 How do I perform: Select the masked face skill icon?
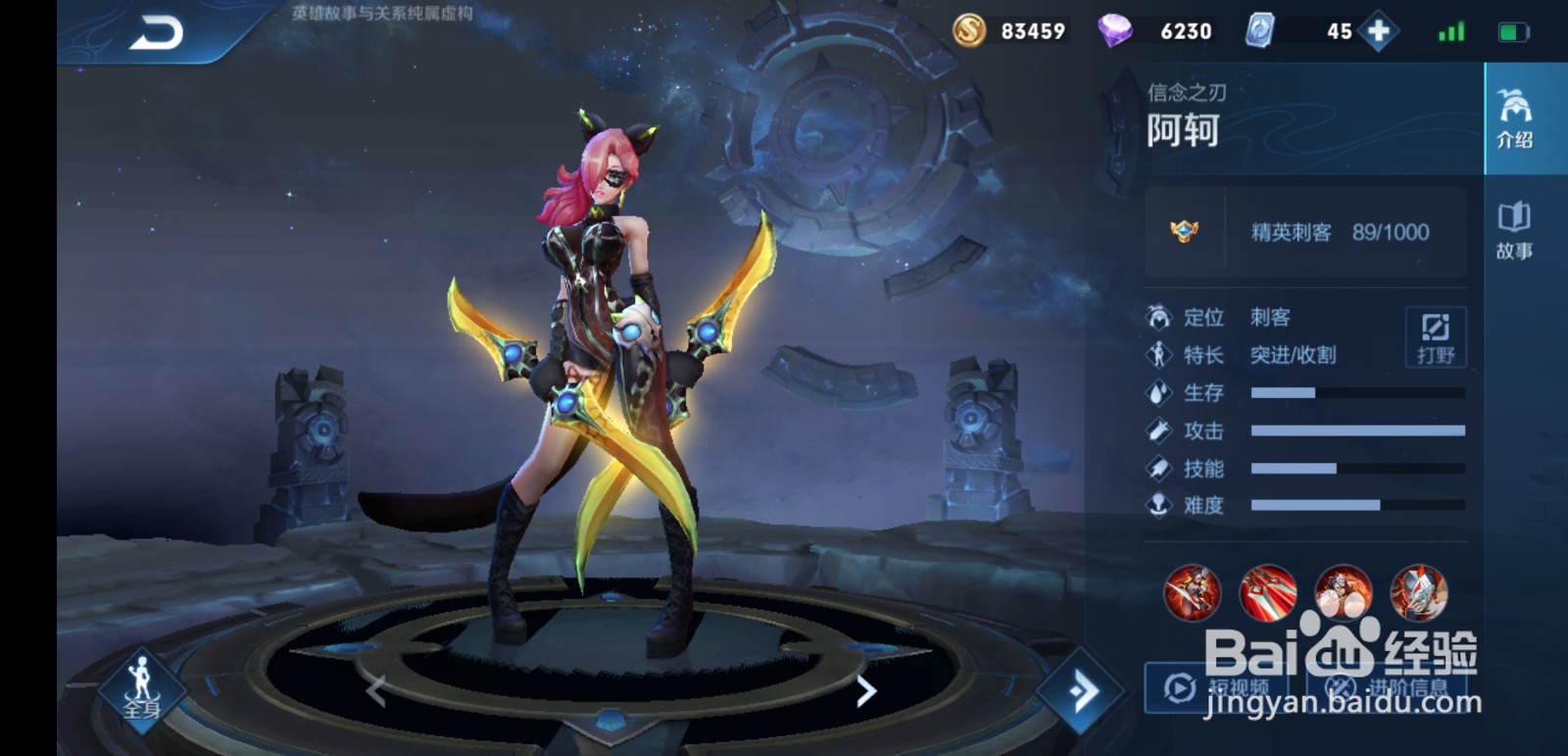coord(1418,593)
